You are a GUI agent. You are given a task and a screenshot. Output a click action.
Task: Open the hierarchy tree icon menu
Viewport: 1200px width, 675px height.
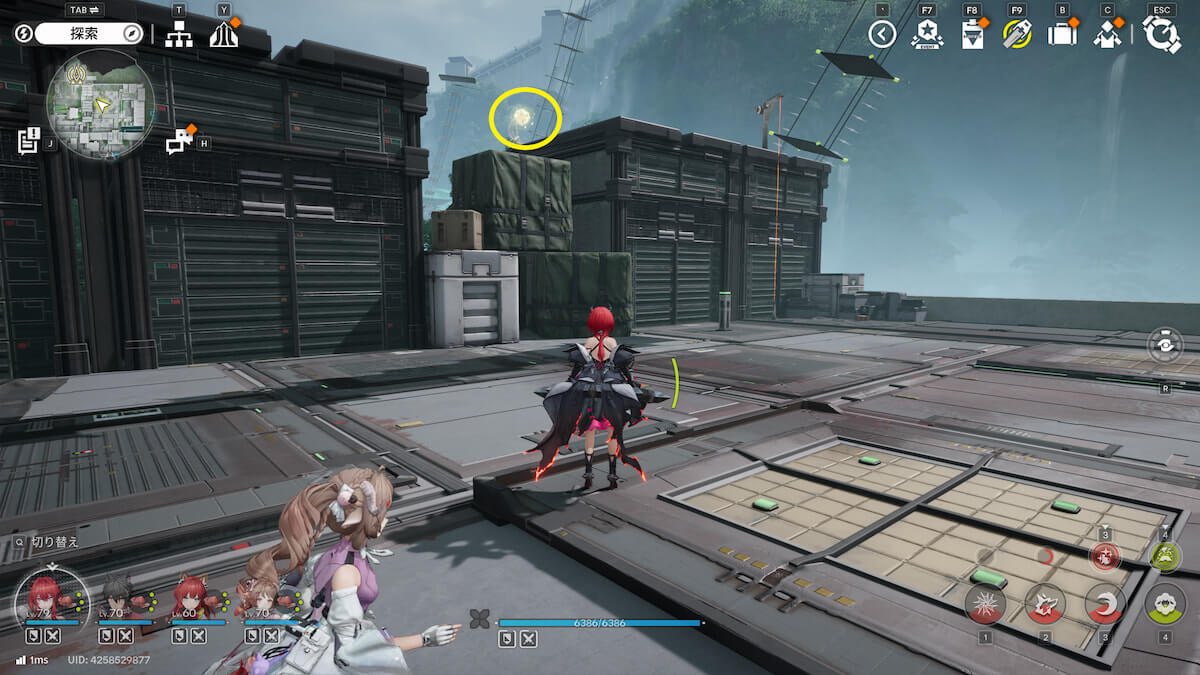point(179,35)
